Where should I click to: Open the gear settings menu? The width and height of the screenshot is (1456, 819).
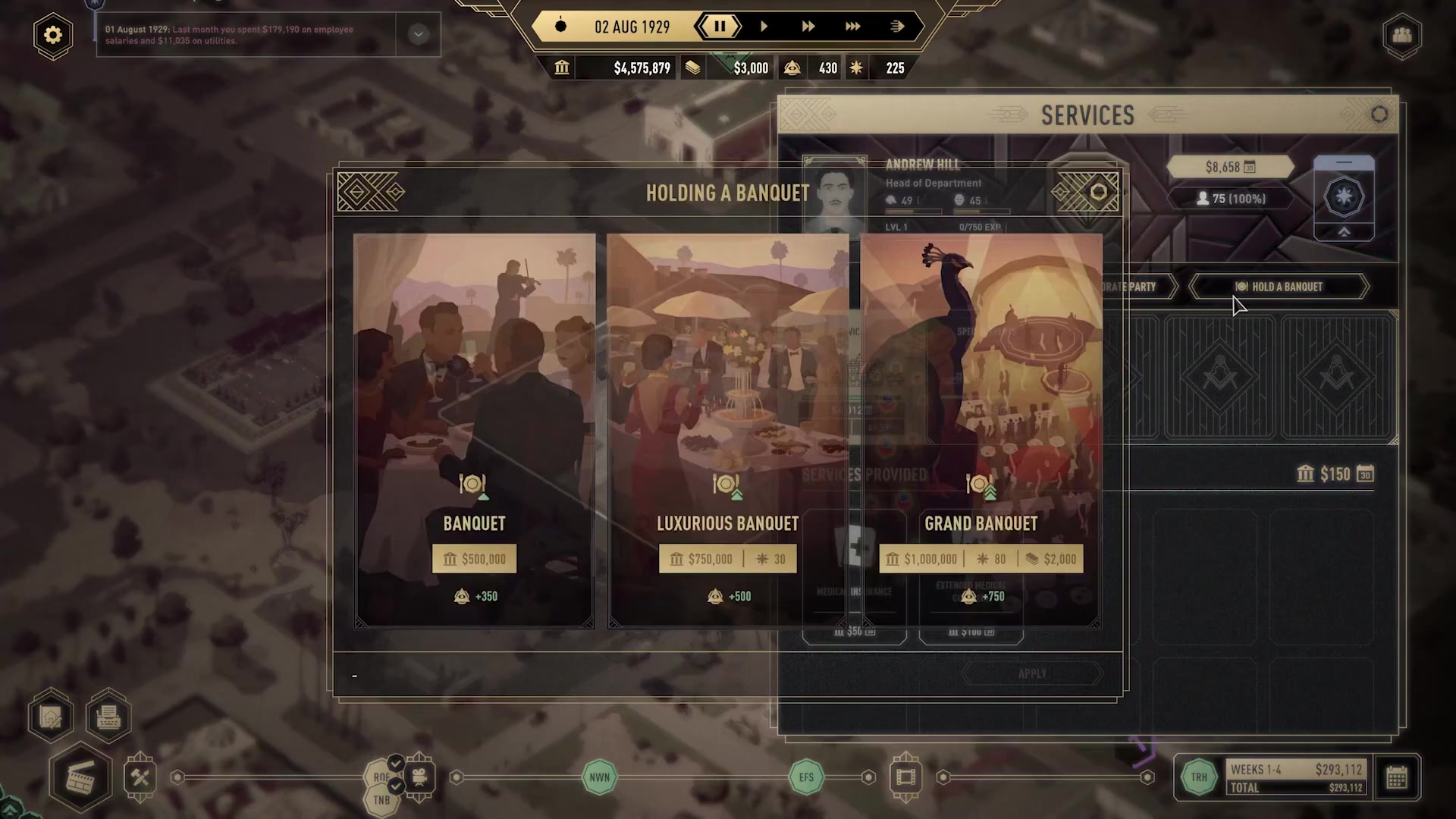53,35
